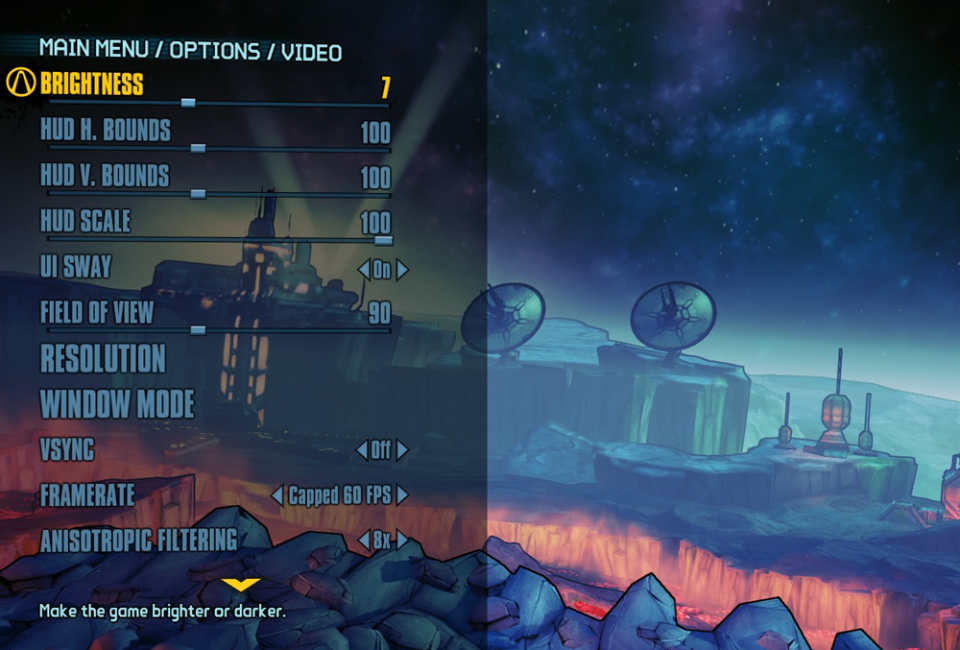Open the Window Mode settings
Image resolution: width=960 pixels, height=650 pixels.
[x=117, y=404]
